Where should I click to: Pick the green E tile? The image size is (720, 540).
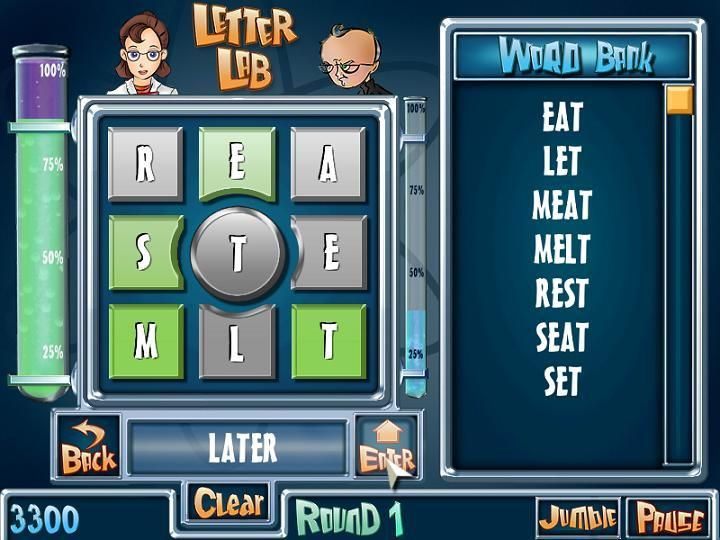237,162
